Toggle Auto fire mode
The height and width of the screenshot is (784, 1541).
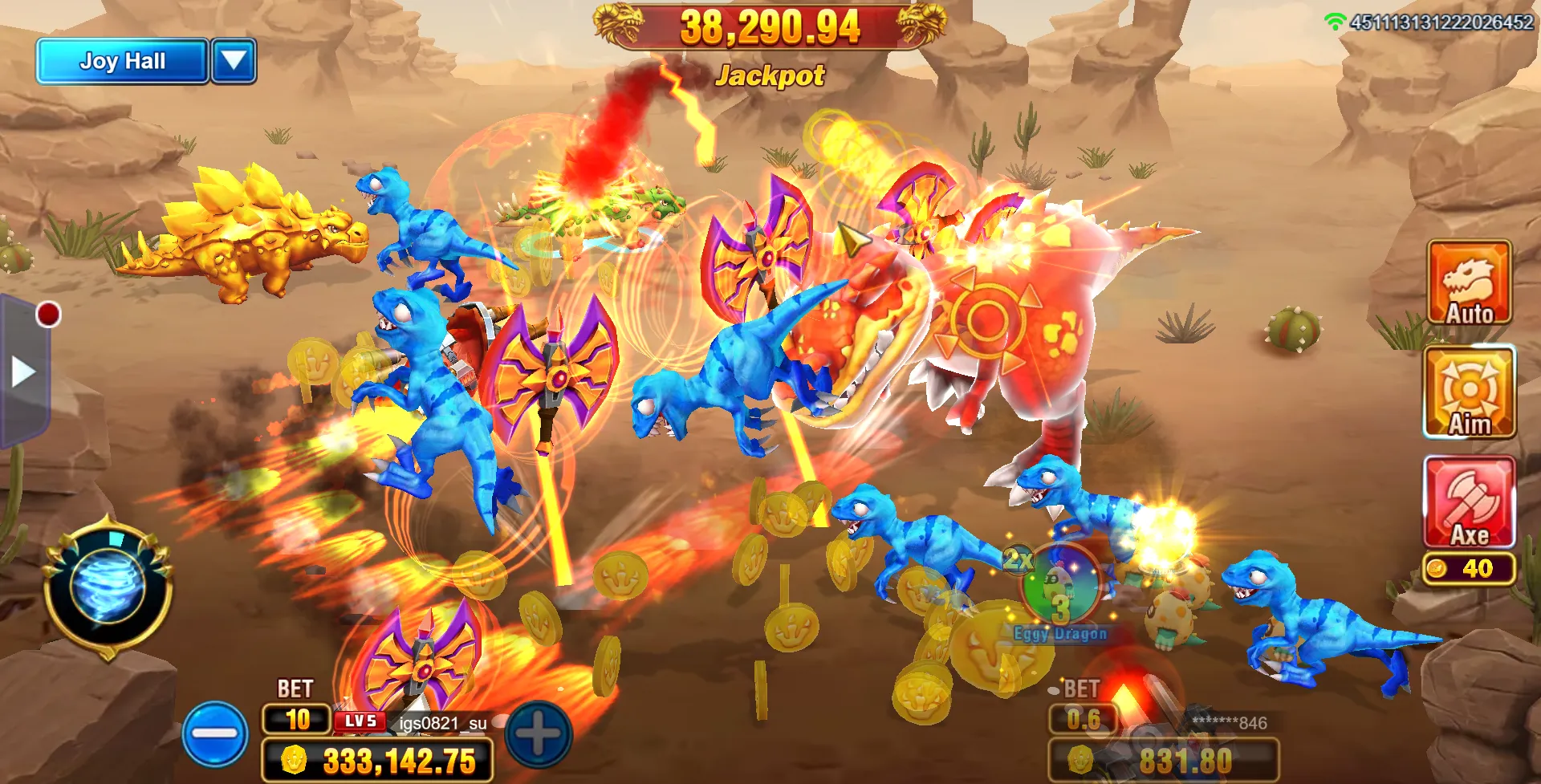pos(1469,282)
